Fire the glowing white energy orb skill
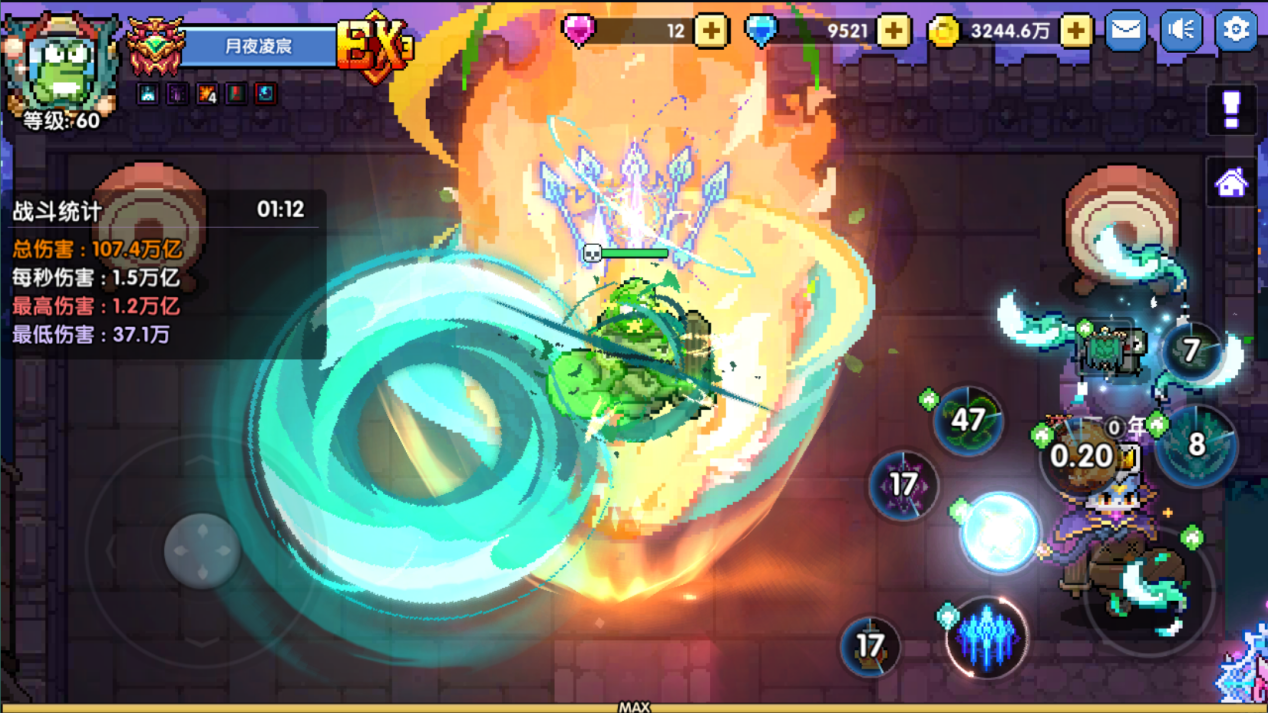 click(x=1000, y=533)
